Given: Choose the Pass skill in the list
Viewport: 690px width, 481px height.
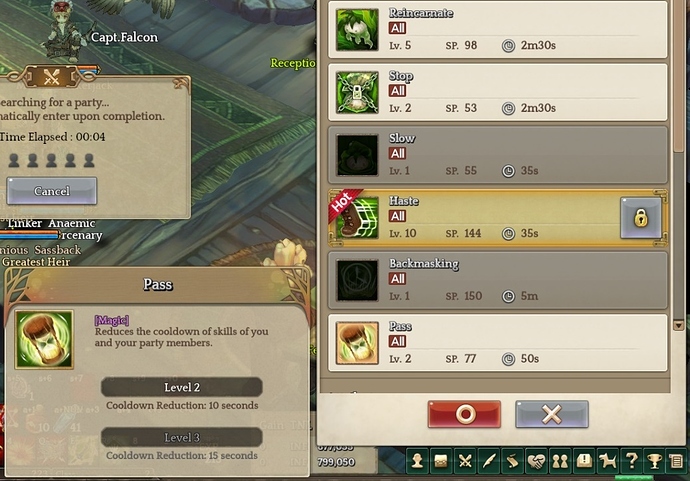Looking at the screenshot, I should click(x=498, y=342).
